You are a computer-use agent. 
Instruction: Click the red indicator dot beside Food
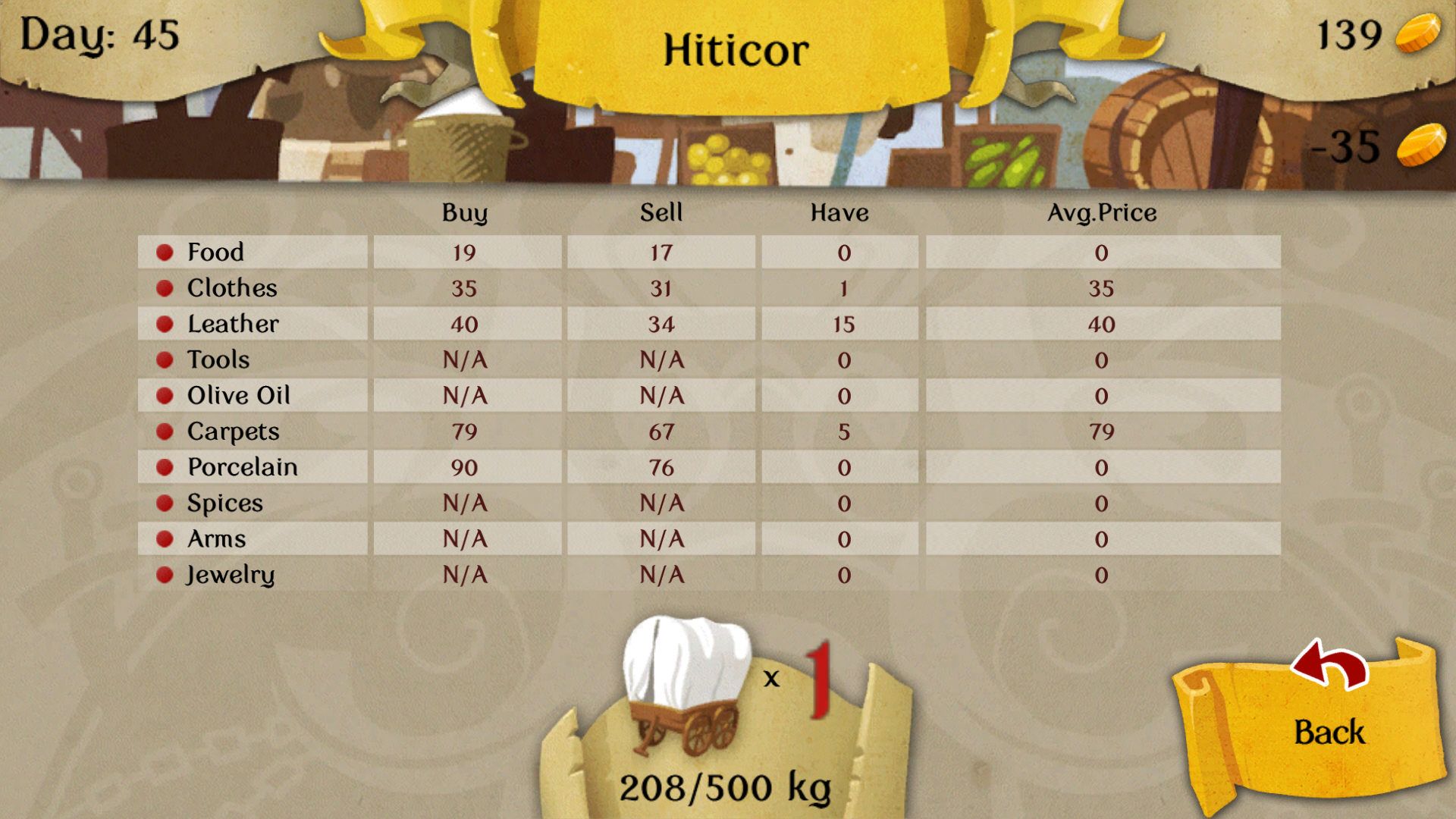click(164, 252)
